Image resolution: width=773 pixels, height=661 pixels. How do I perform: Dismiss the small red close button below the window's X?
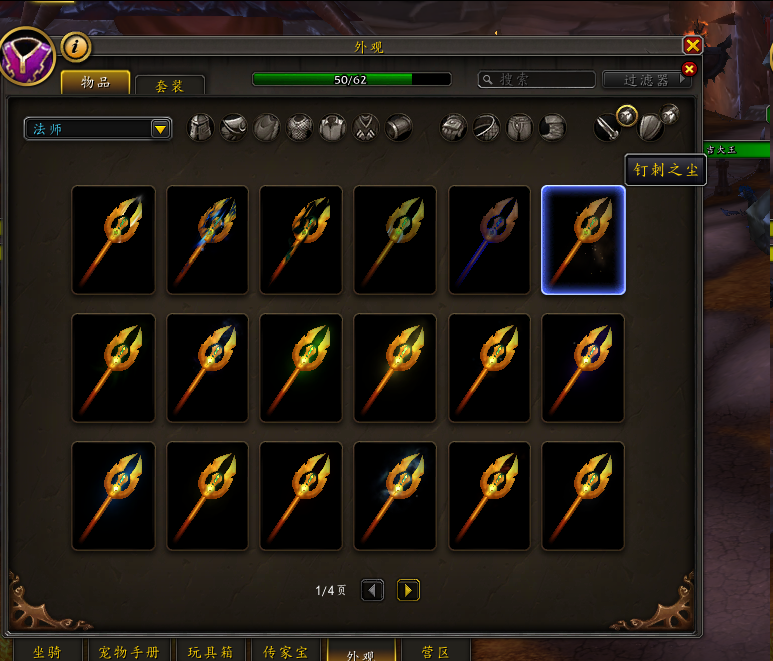[688, 69]
